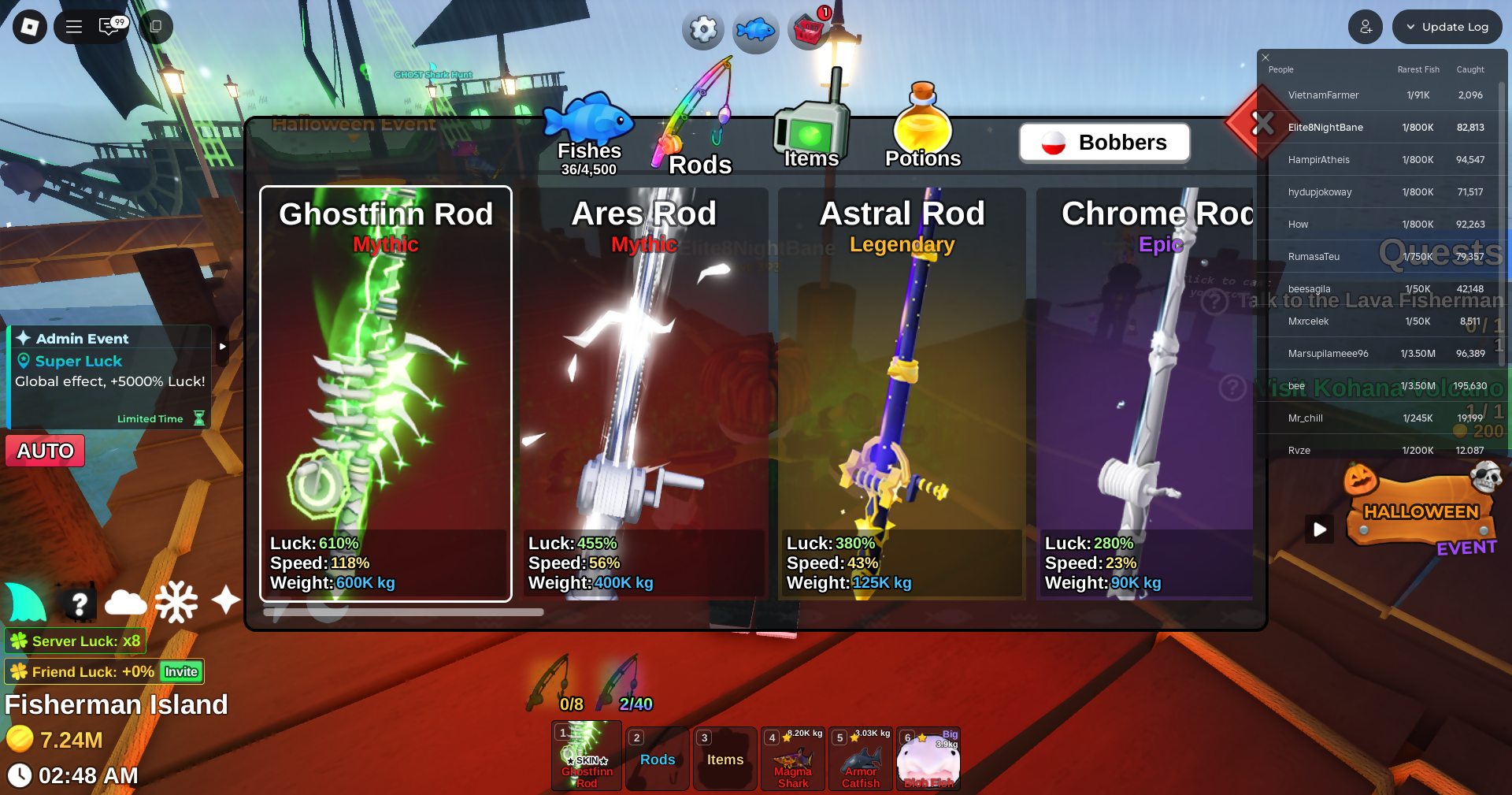Choose the Ares Rod card
Image resolution: width=1512 pixels, height=795 pixels.
(643, 394)
